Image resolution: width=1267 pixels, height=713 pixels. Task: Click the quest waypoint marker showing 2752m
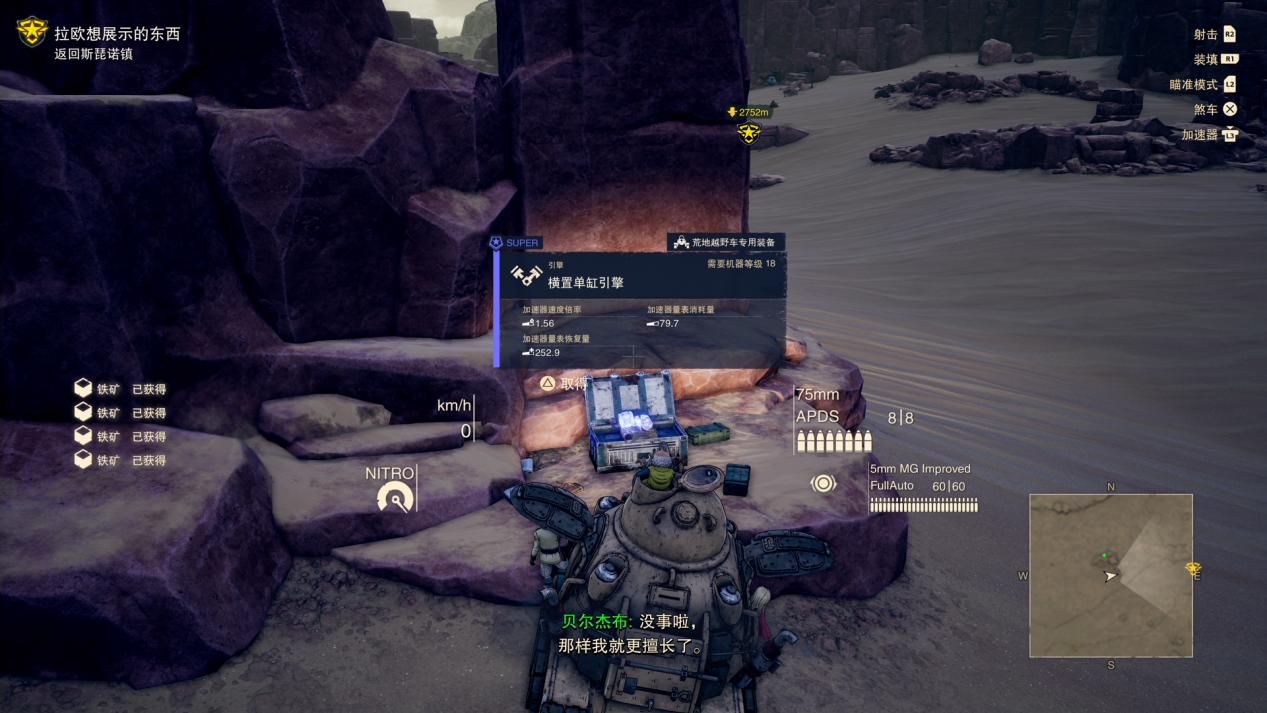pyautogui.click(x=749, y=131)
